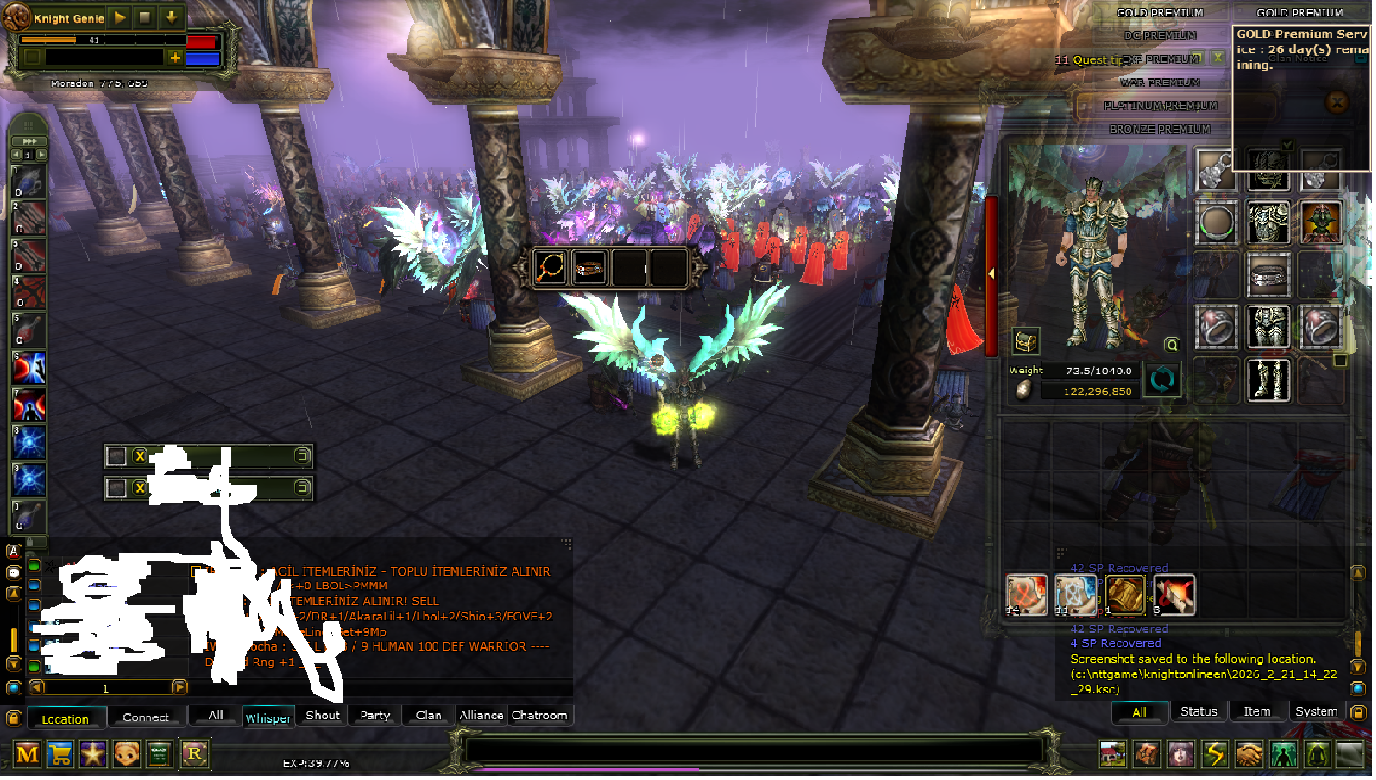Click the yellow lightning bolt icon
1376x780 pixels.
point(1213,754)
